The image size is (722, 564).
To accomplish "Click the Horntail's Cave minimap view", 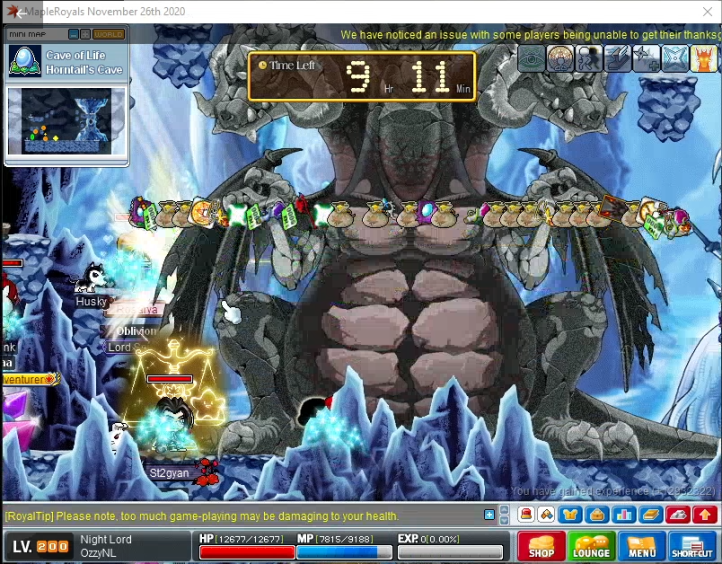I will [x=66, y=121].
